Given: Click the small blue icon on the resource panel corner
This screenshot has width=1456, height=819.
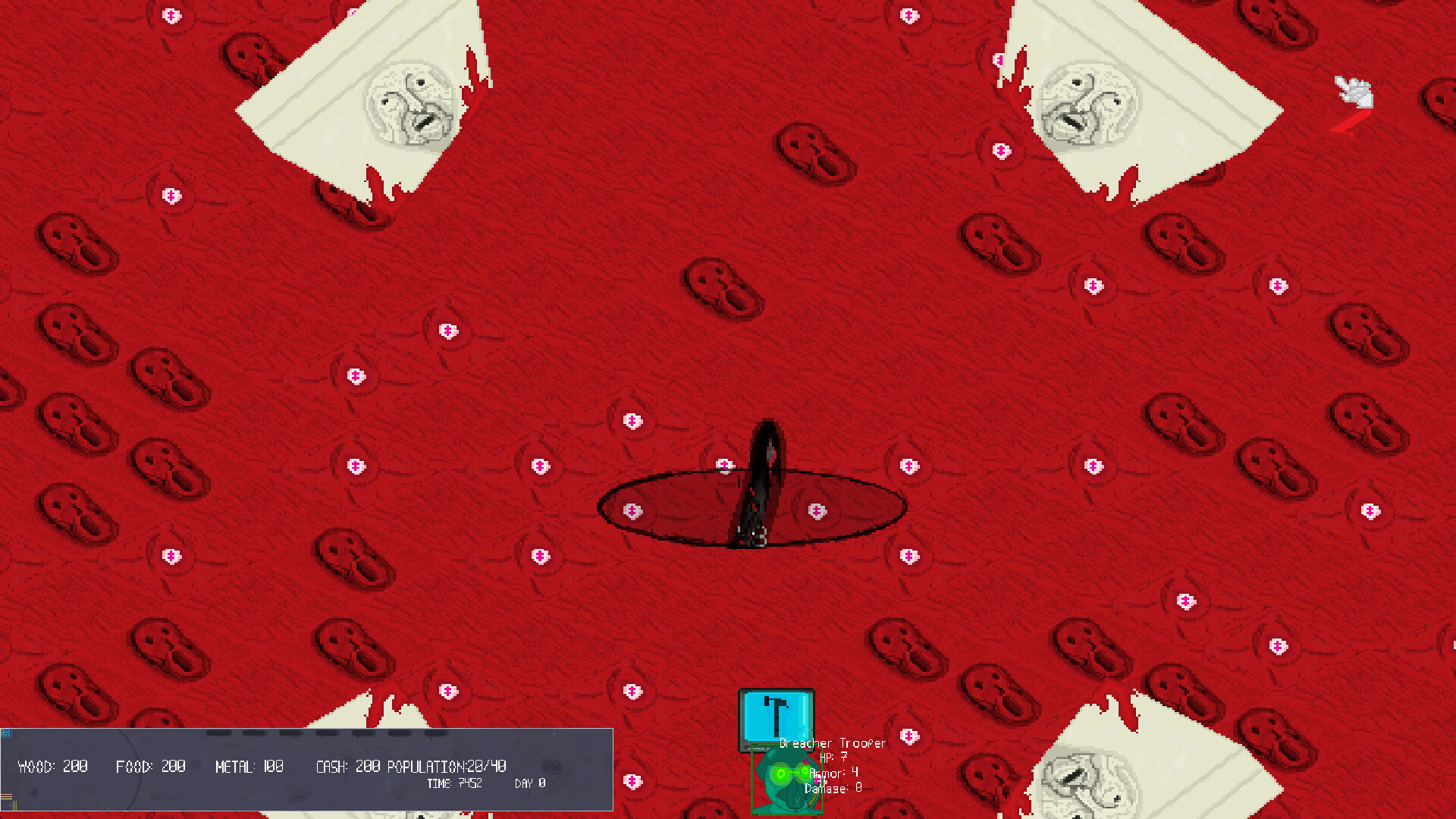Looking at the screenshot, I should pos(8,734).
